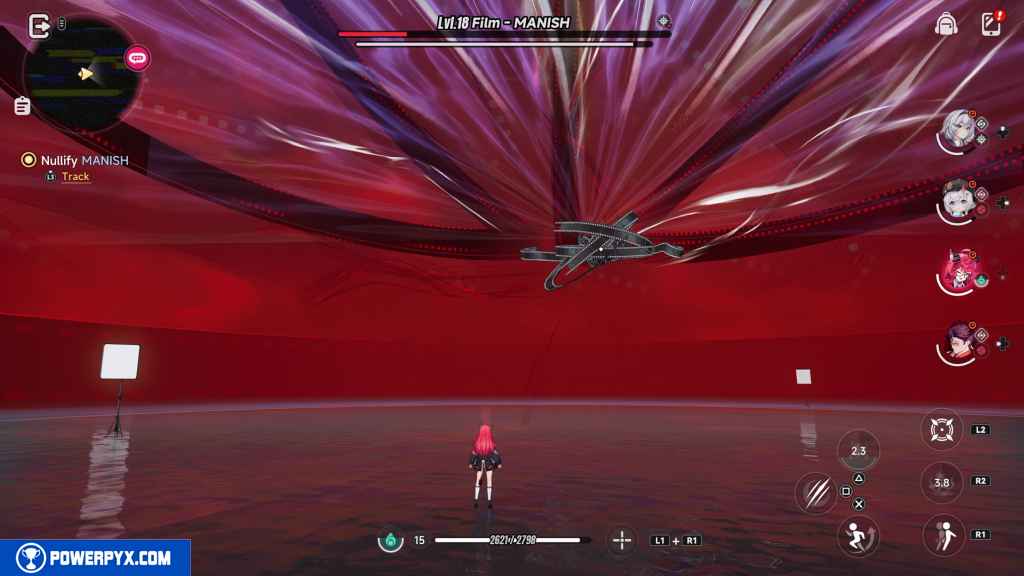Select the pink-haired active character portrait
This screenshot has height=576, width=1024.
point(957,271)
